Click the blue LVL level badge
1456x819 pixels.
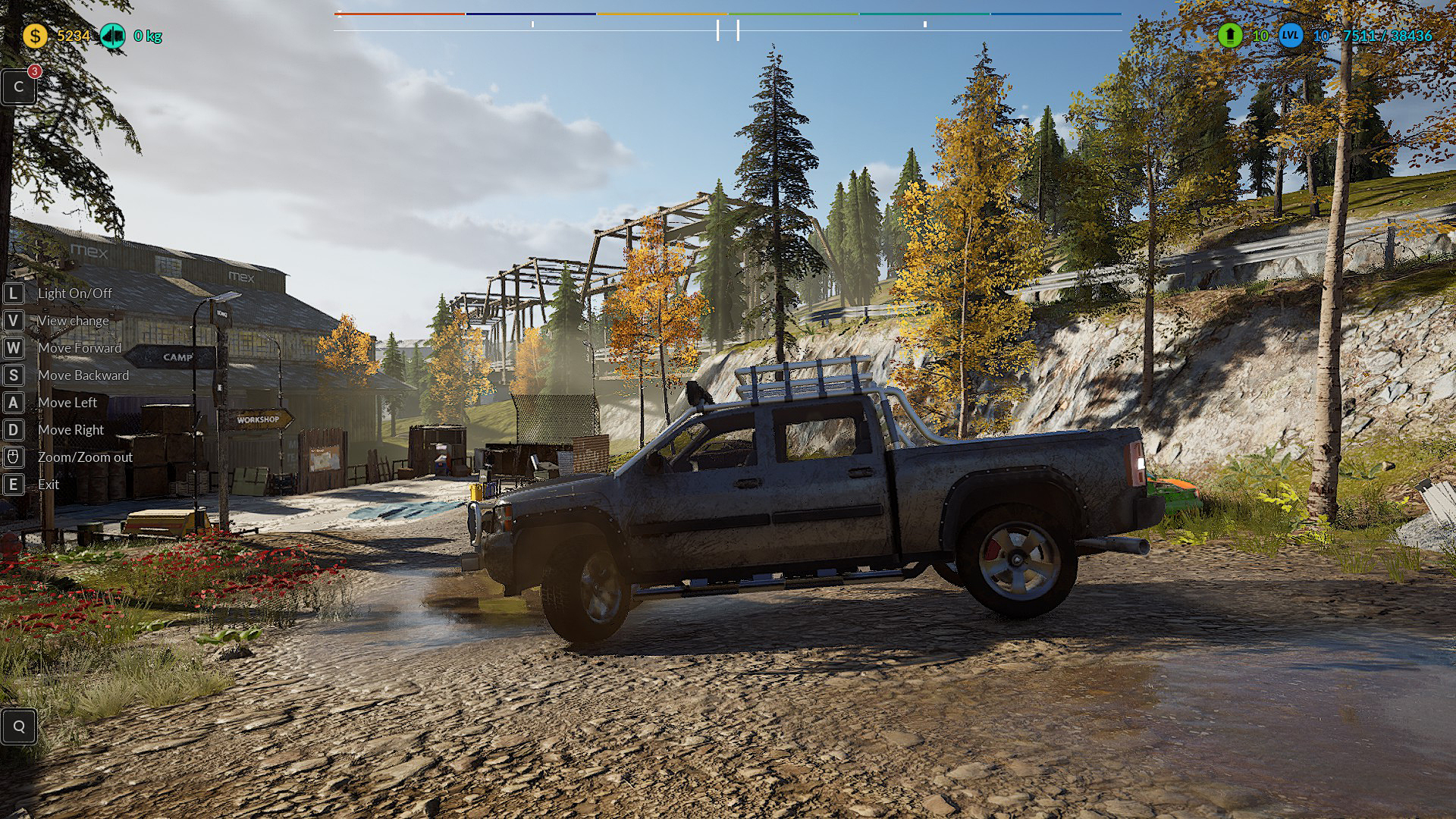pyautogui.click(x=1291, y=36)
